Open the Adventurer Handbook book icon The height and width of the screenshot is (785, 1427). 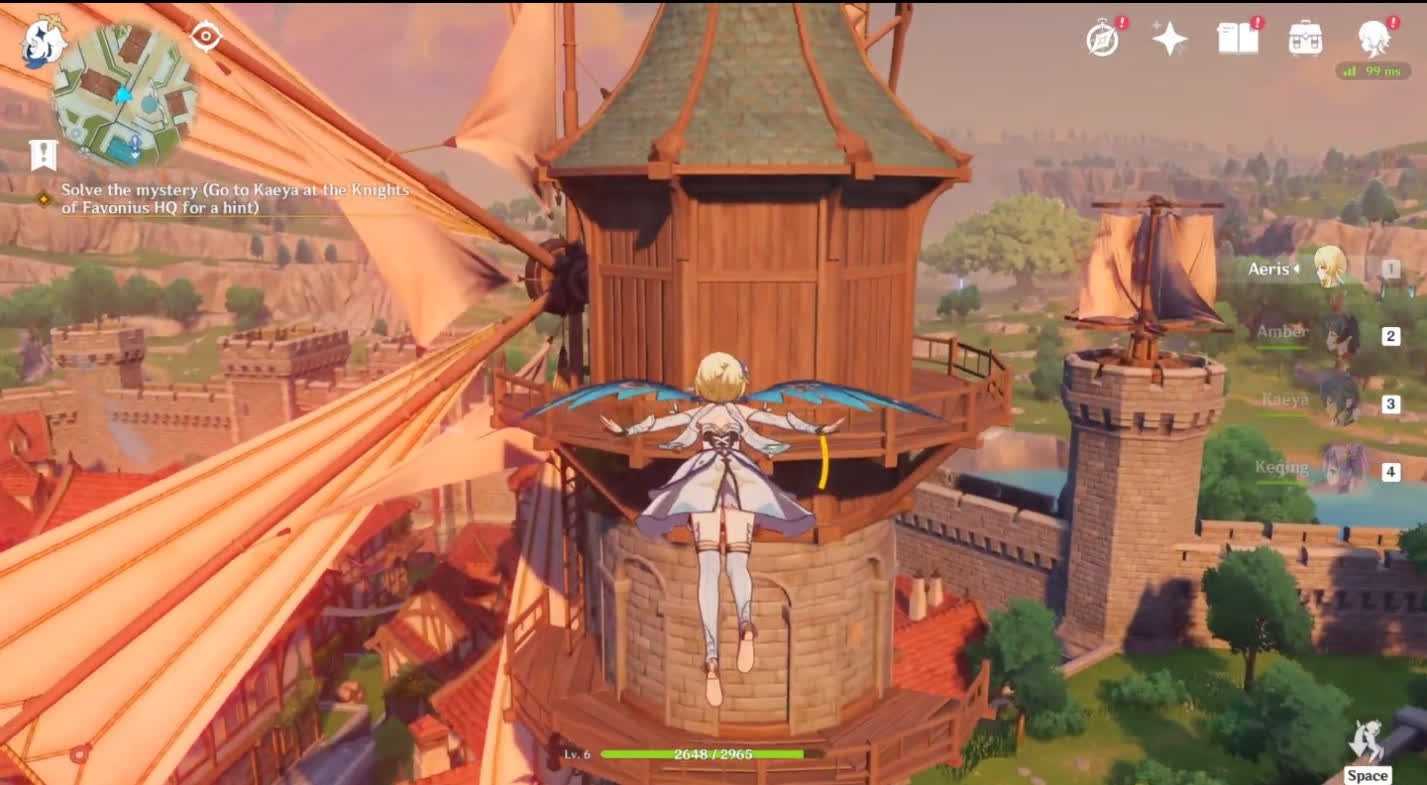tap(1238, 38)
